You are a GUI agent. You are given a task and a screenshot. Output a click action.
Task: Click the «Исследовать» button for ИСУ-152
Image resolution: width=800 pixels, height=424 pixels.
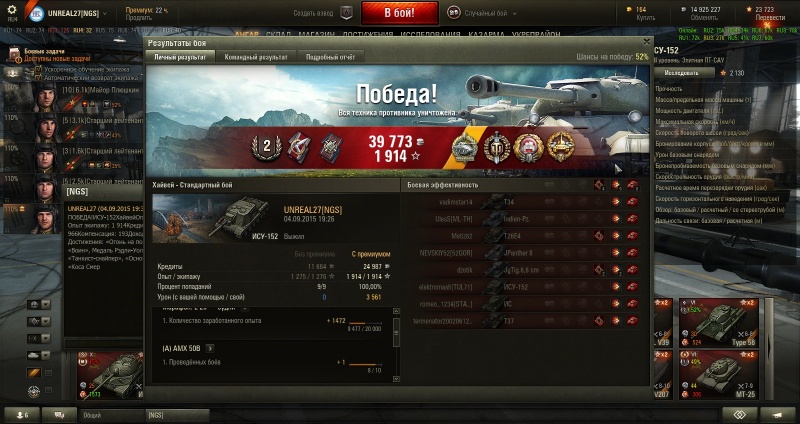tap(681, 73)
